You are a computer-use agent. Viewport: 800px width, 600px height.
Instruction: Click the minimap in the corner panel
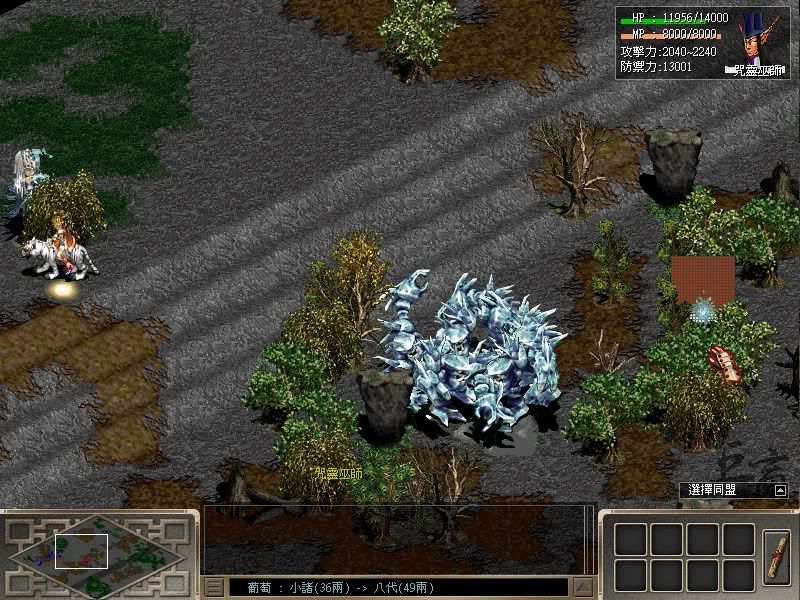[95, 555]
